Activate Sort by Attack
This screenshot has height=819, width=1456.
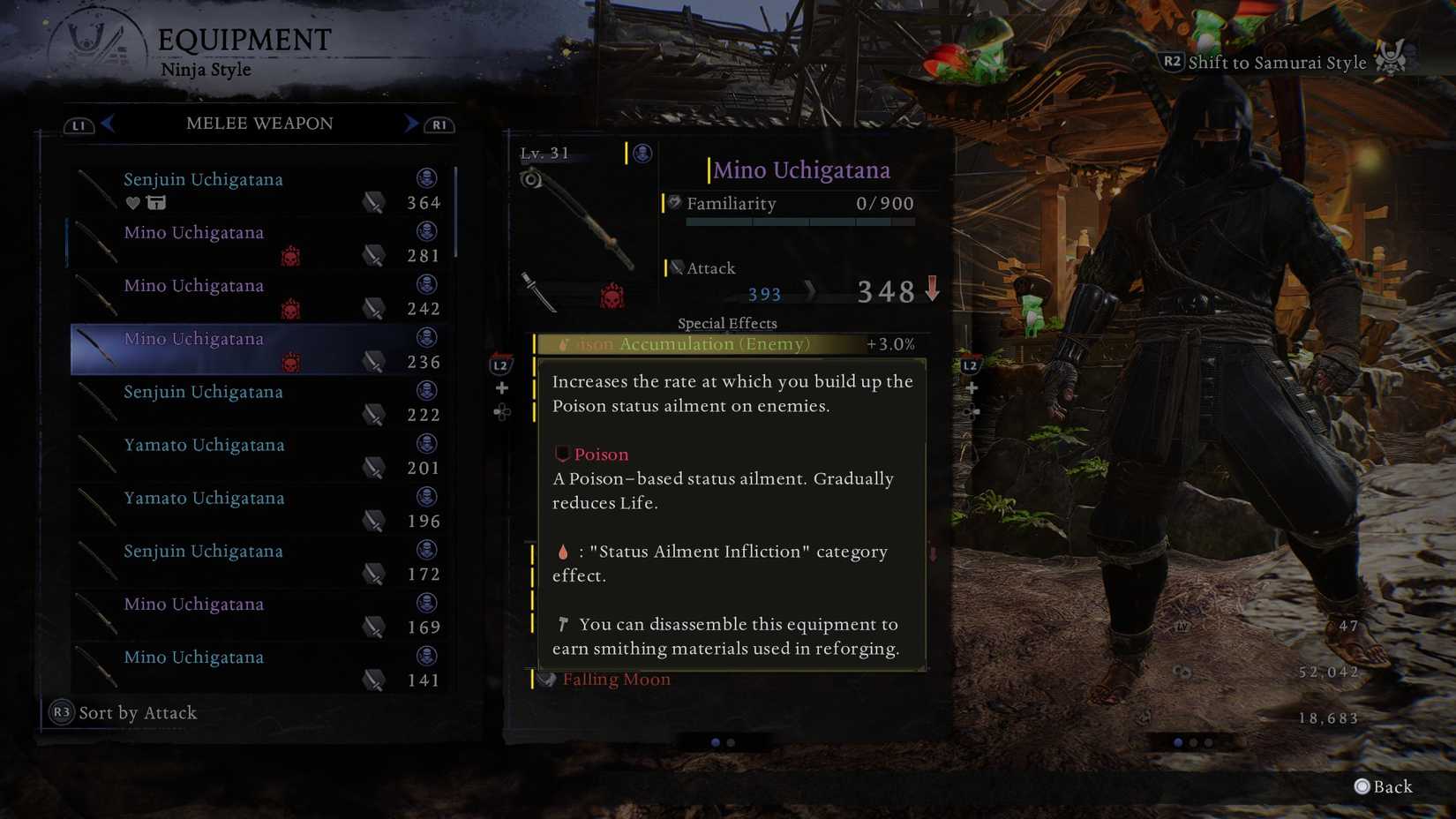click(124, 712)
